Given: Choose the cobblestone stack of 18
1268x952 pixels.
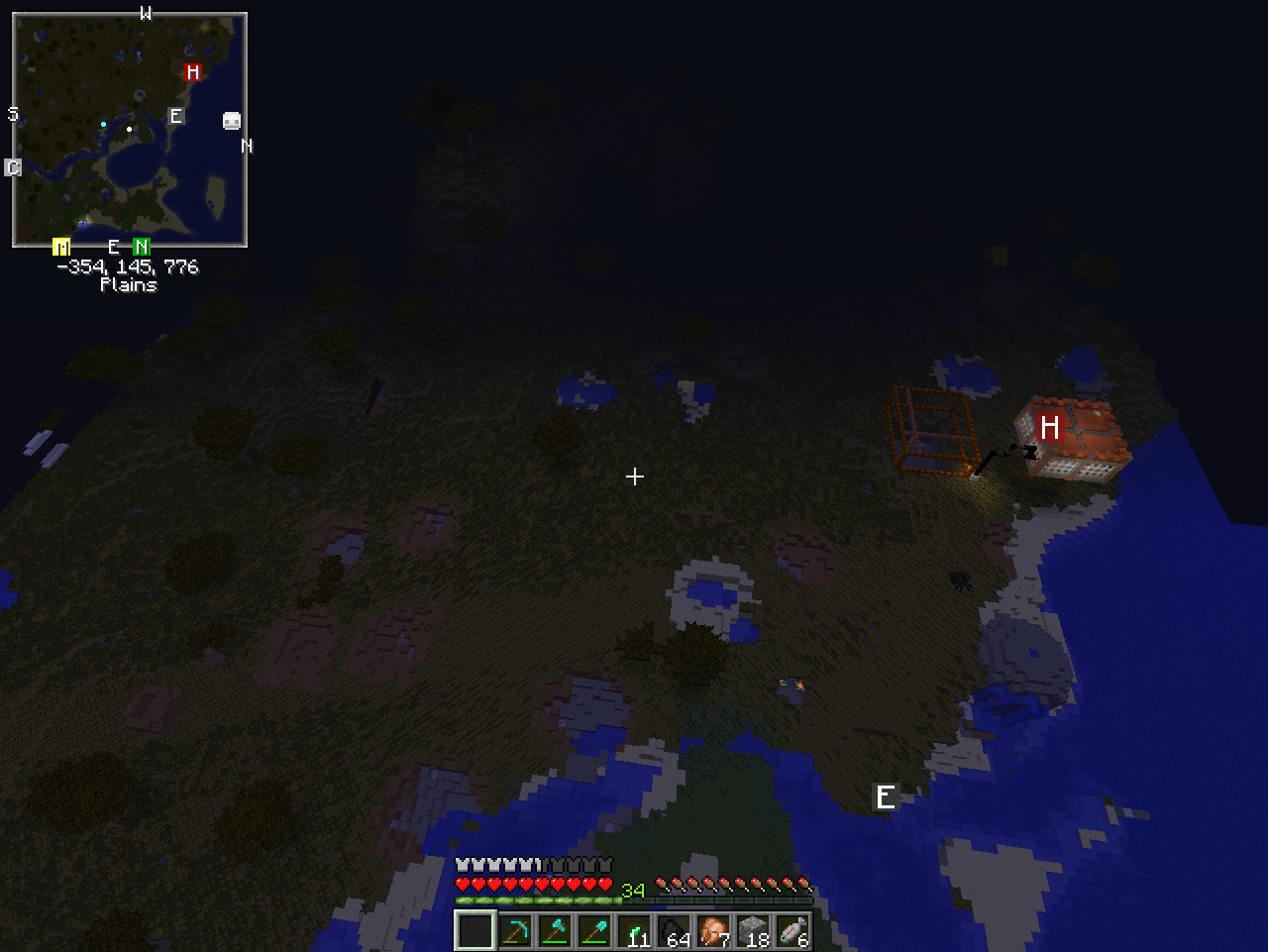Looking at the screenshot, I should [x=753, y=931].
